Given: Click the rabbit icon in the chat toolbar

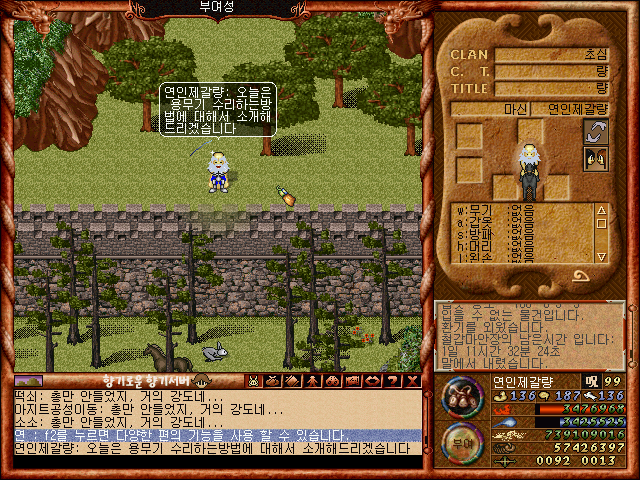Looking at the screenshot, I should [254, 381].
